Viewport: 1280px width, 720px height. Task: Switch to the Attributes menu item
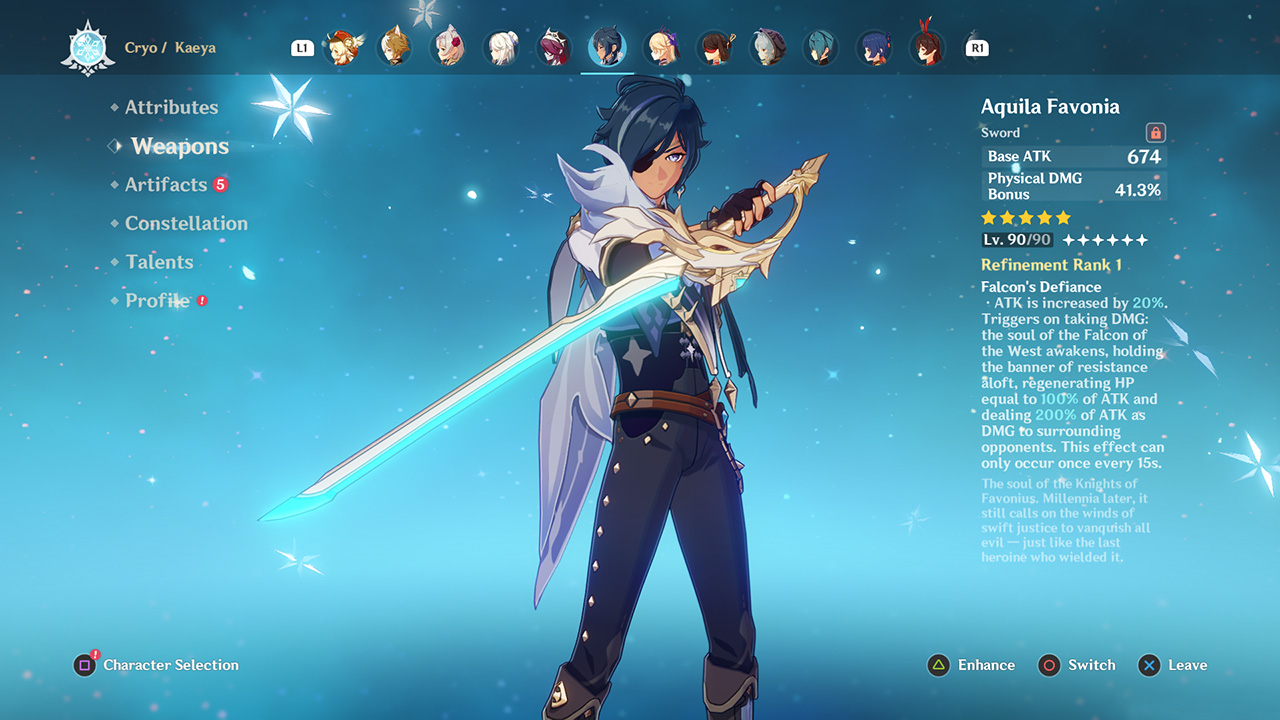pyautogui.click(x=172, y=107)
